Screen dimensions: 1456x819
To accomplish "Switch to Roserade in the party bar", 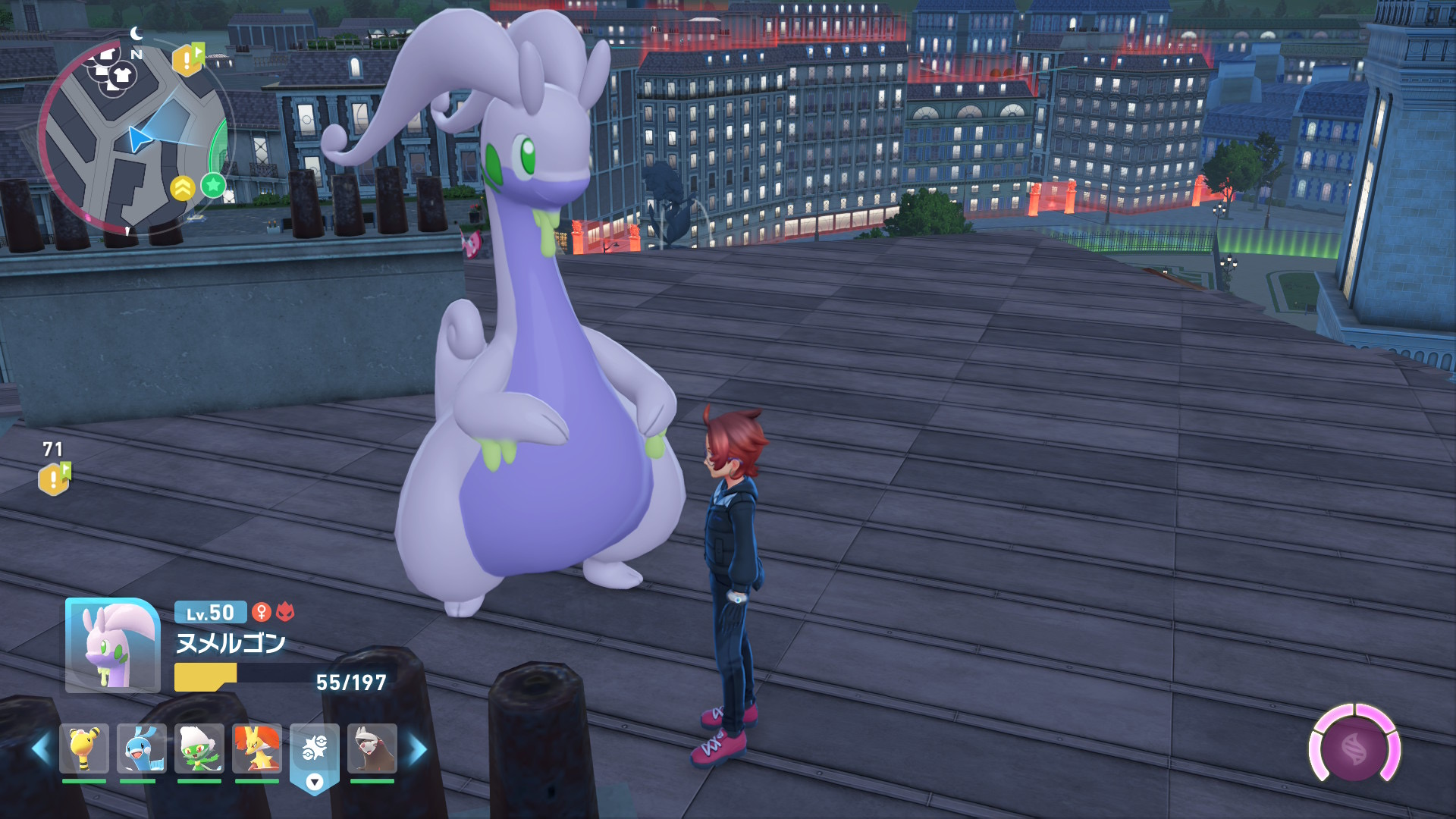I will tap(199, 748).
